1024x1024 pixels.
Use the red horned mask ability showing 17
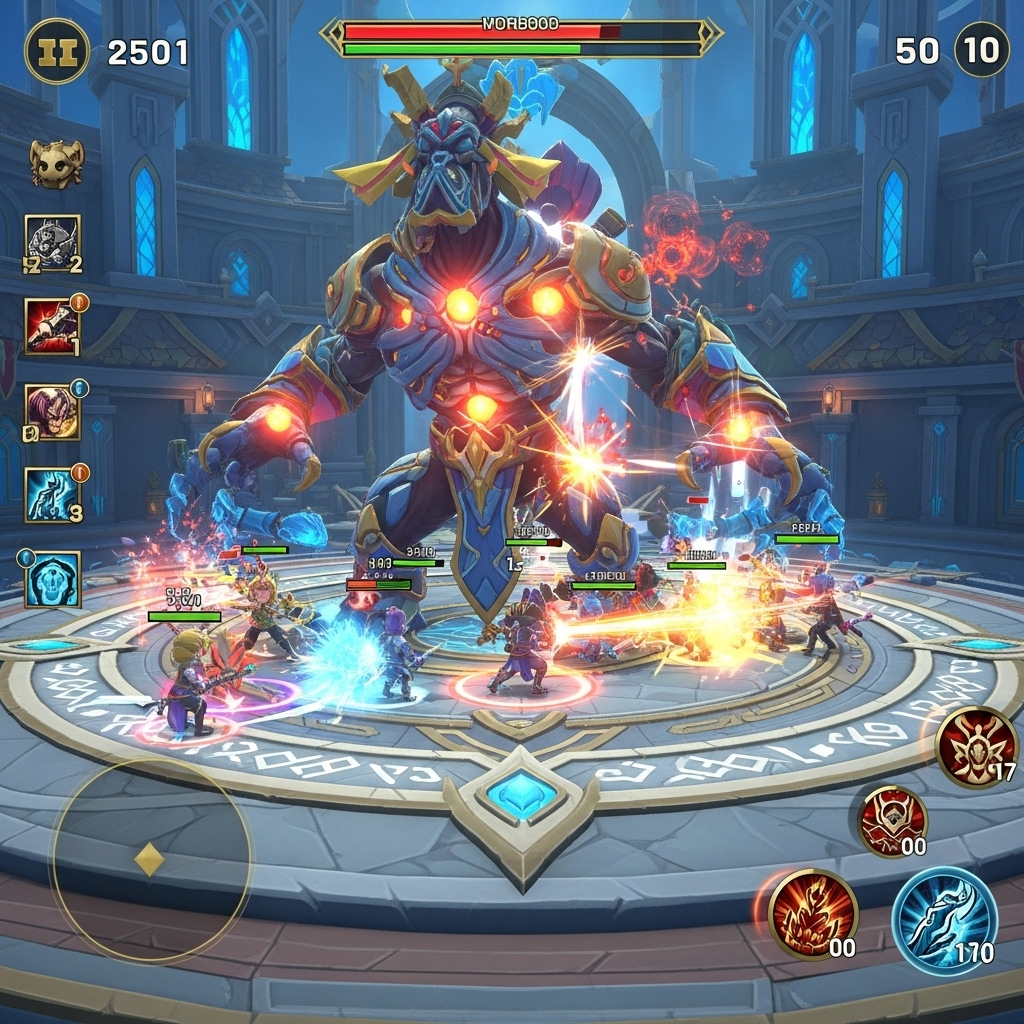click(977, 747)
